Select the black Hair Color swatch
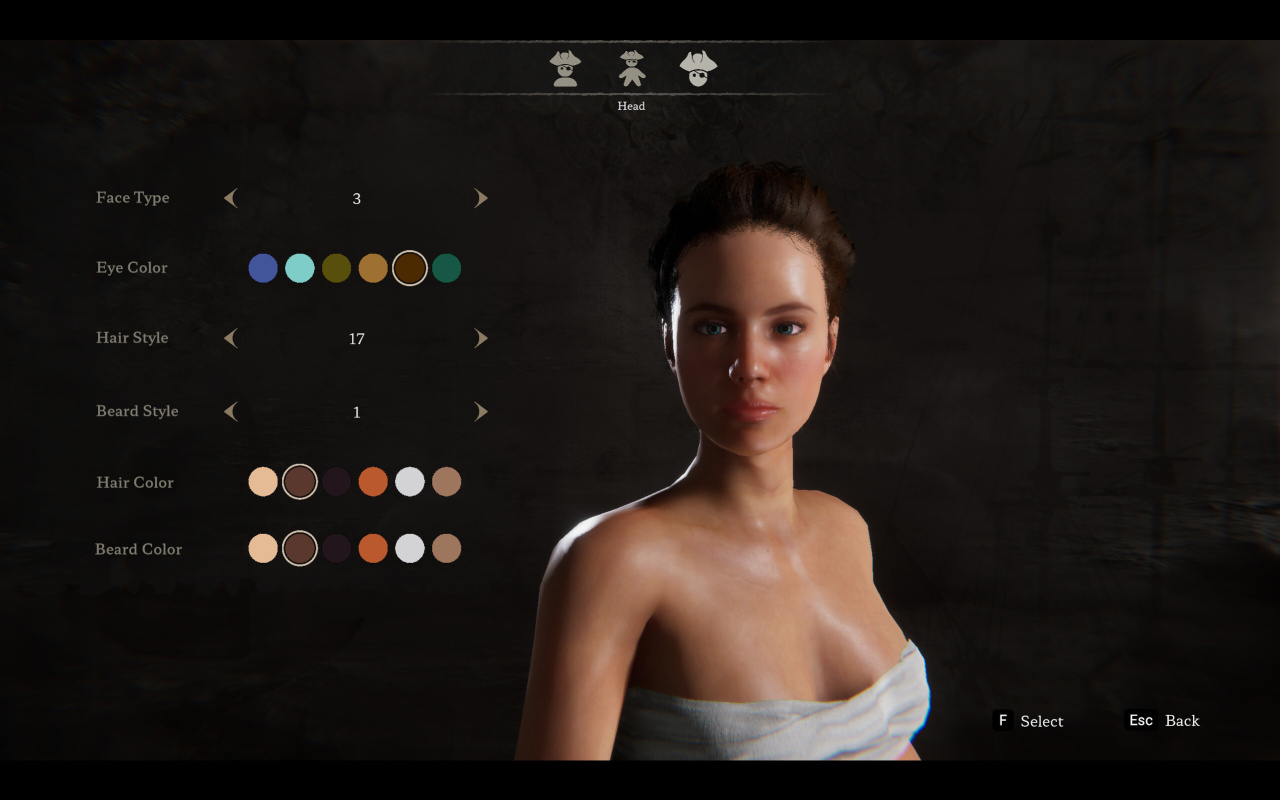 point(337,482)
